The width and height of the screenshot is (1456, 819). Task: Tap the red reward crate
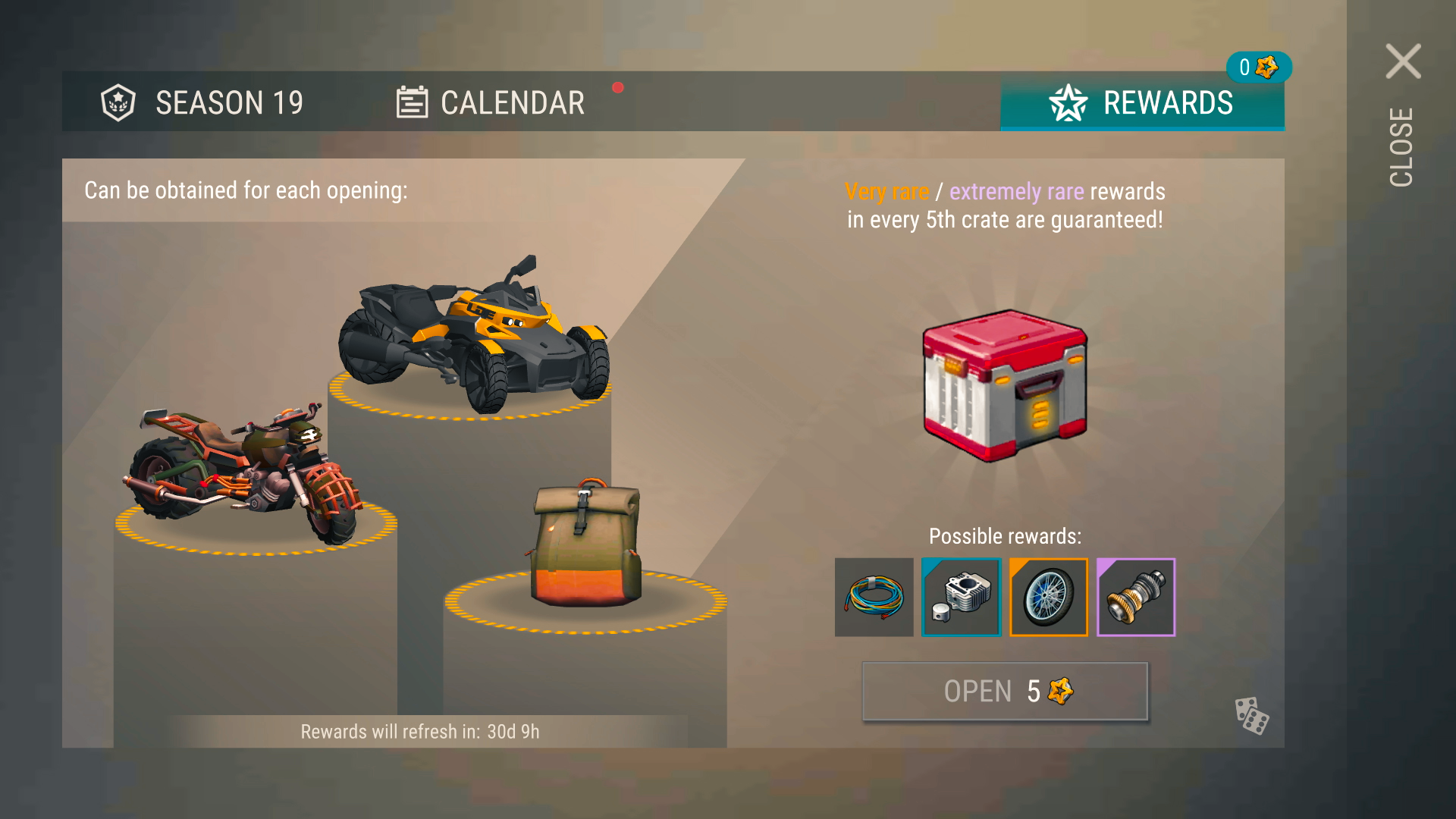1005,385
